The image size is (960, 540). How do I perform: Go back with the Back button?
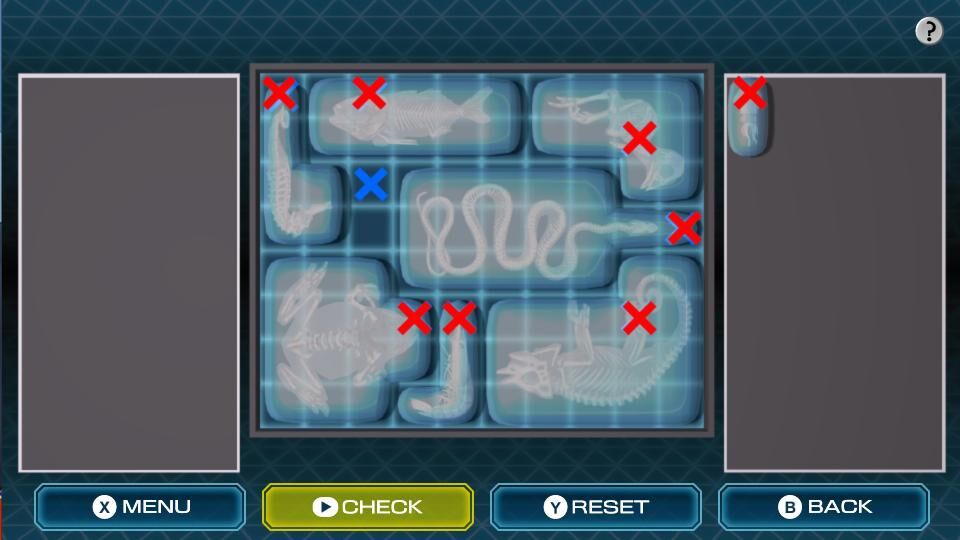click(x=823, y=507)
